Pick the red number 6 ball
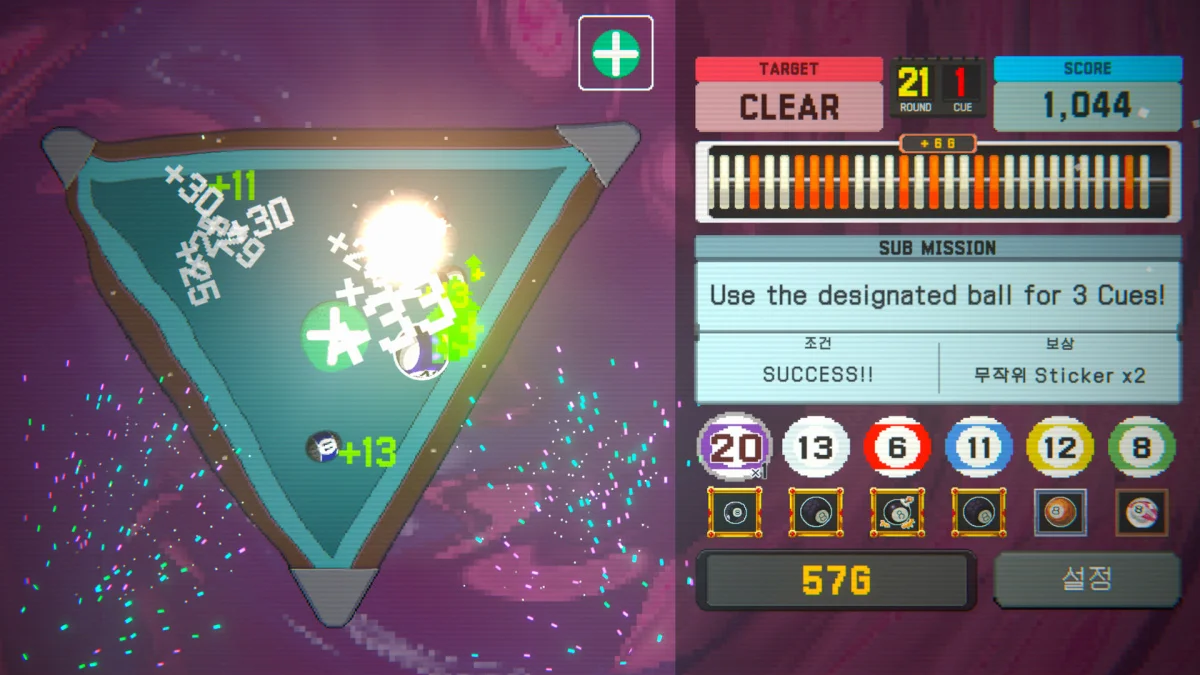Image resolution: width=1200 pixels, height=675 pixels. tap(897, 448)
